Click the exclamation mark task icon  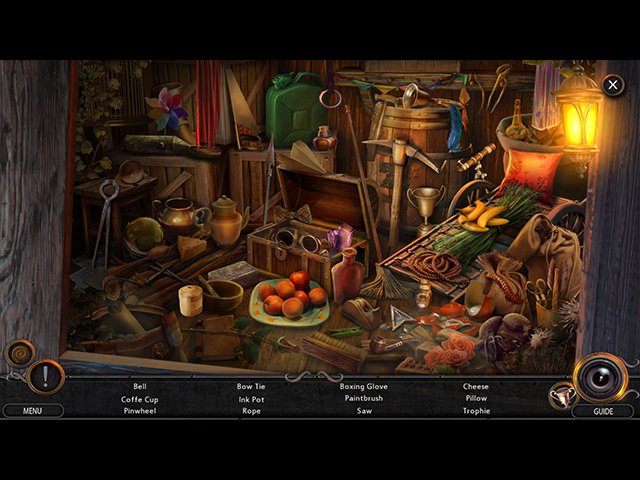(46, 377)
